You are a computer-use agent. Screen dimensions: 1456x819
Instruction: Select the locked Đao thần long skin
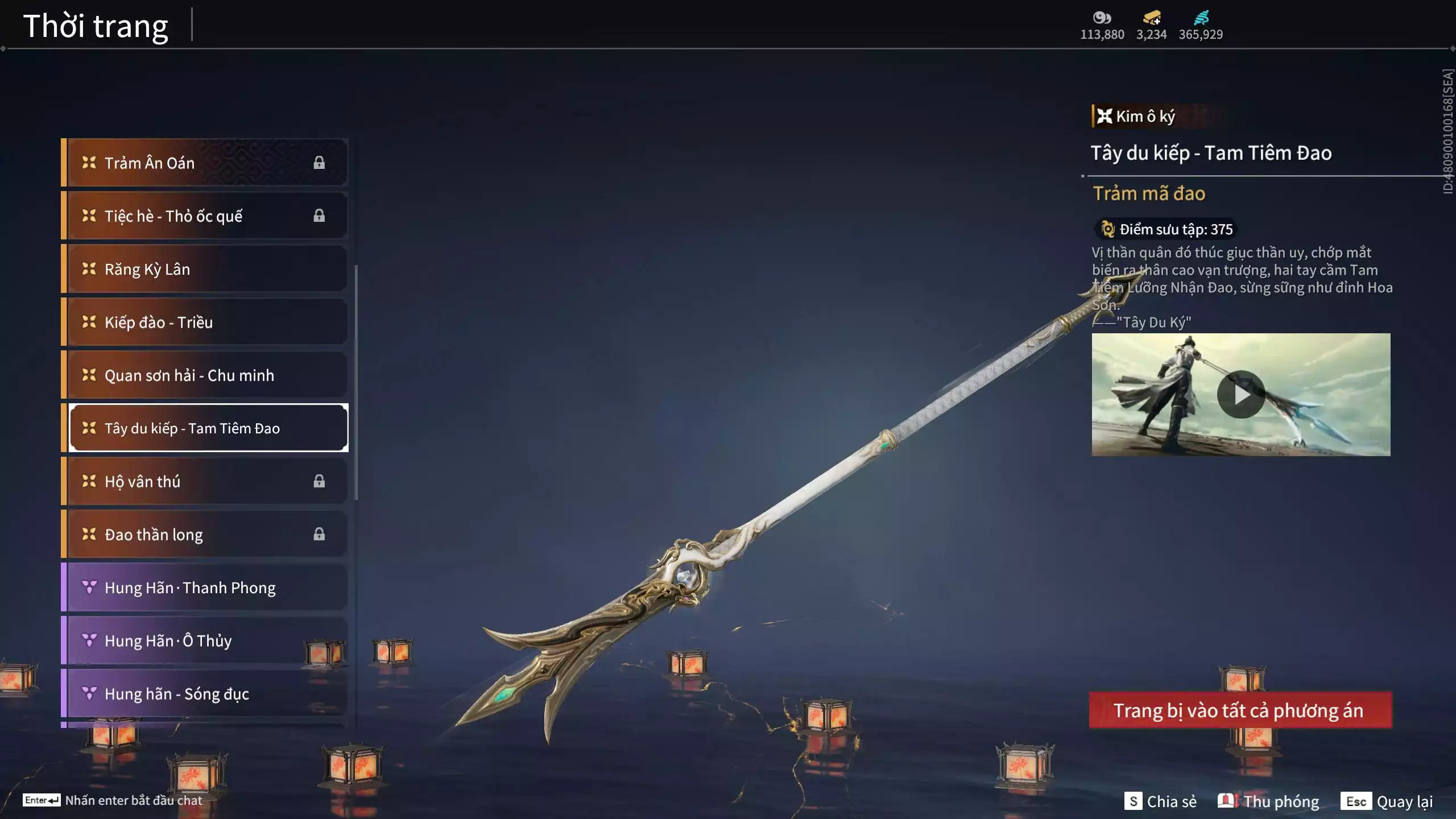coord(205,534)
